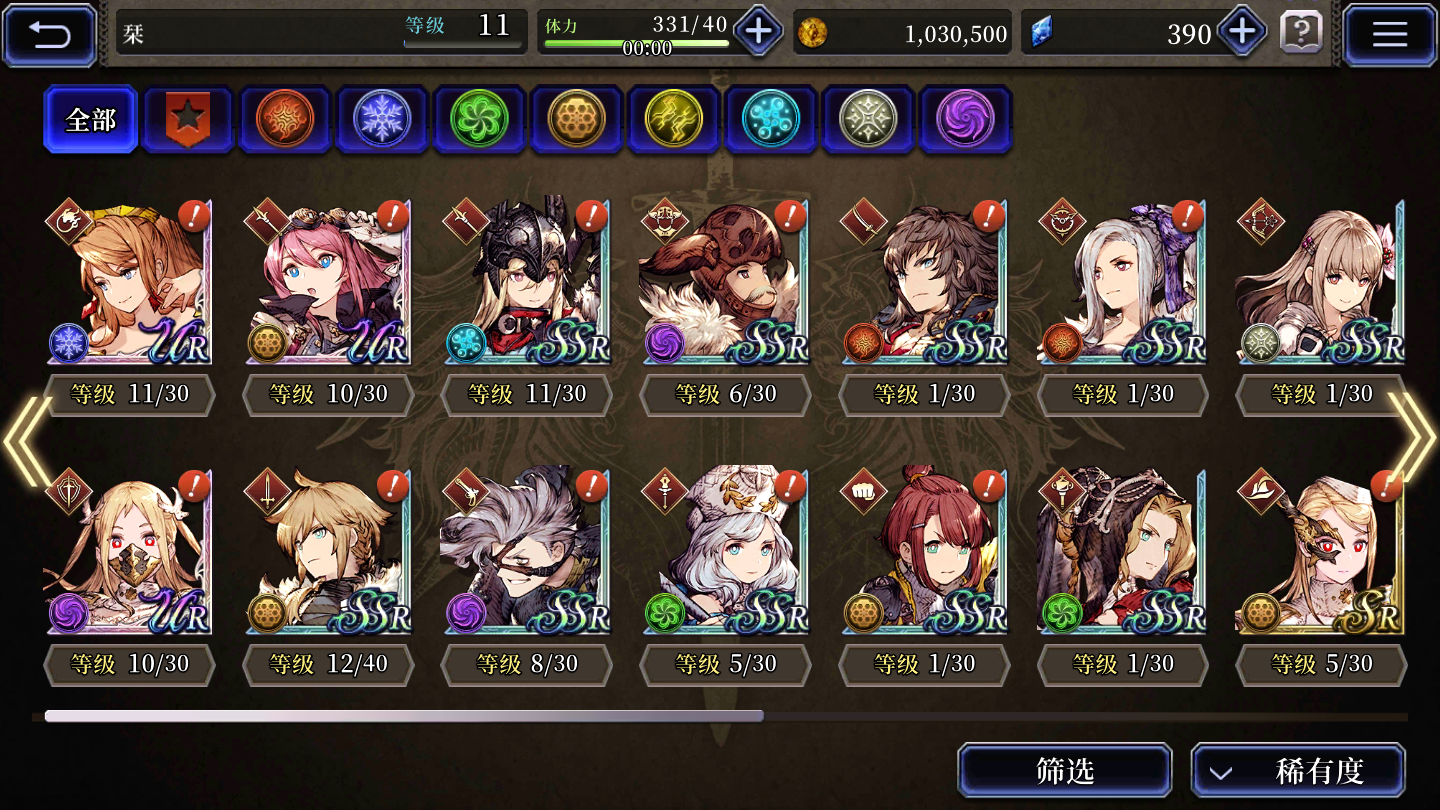Select the wind element filter icon
Image resolution: width=1440 pixels, height=810 pixels.
[479, 120]
